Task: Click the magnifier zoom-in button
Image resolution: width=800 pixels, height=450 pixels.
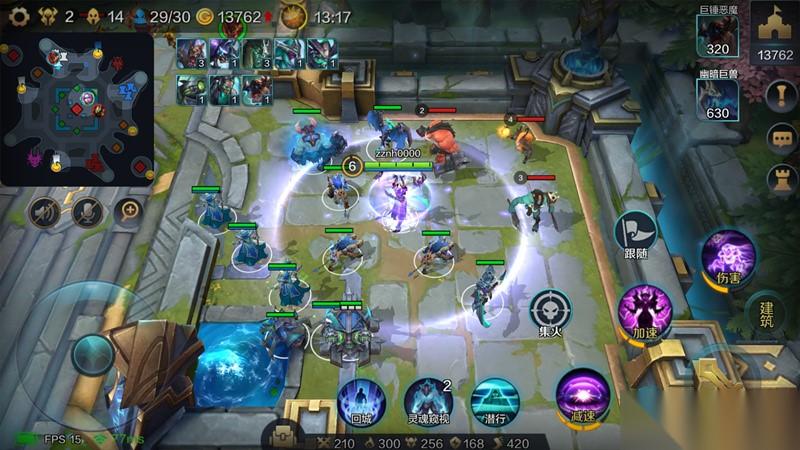Action: click(129, 210)
